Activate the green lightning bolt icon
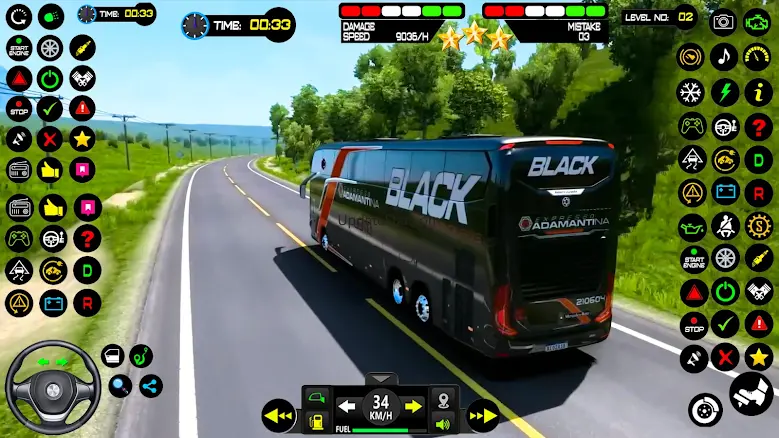 point(724,93)
